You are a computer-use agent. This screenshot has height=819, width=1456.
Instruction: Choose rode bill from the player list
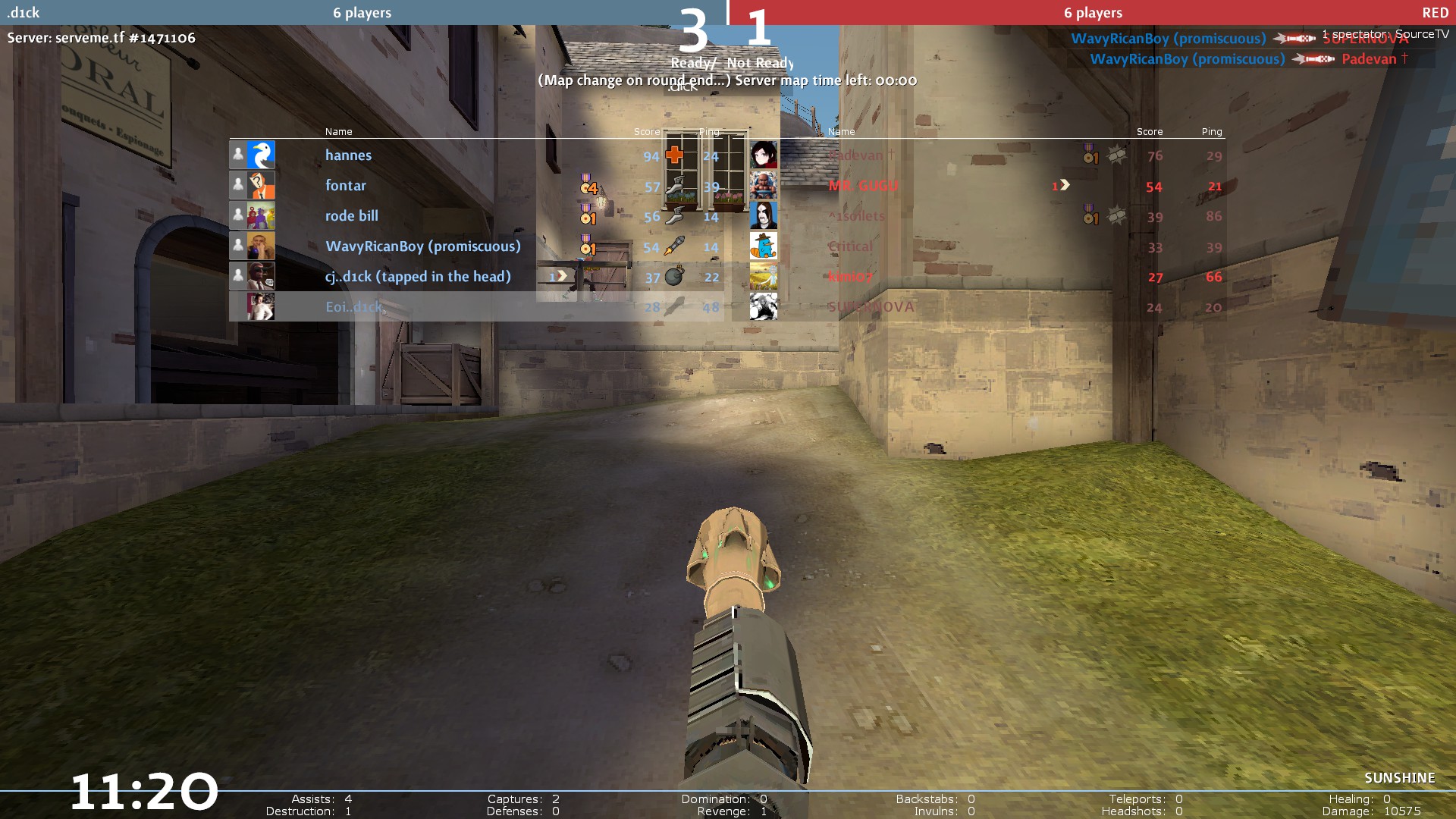[352, 216]
